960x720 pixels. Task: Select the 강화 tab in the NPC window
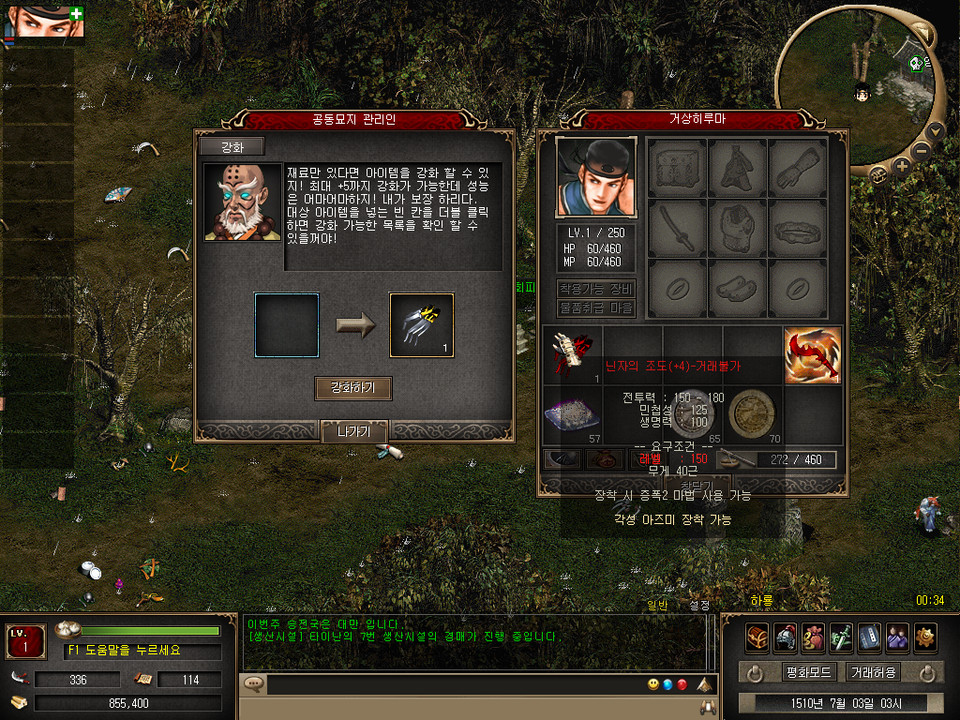231,147
